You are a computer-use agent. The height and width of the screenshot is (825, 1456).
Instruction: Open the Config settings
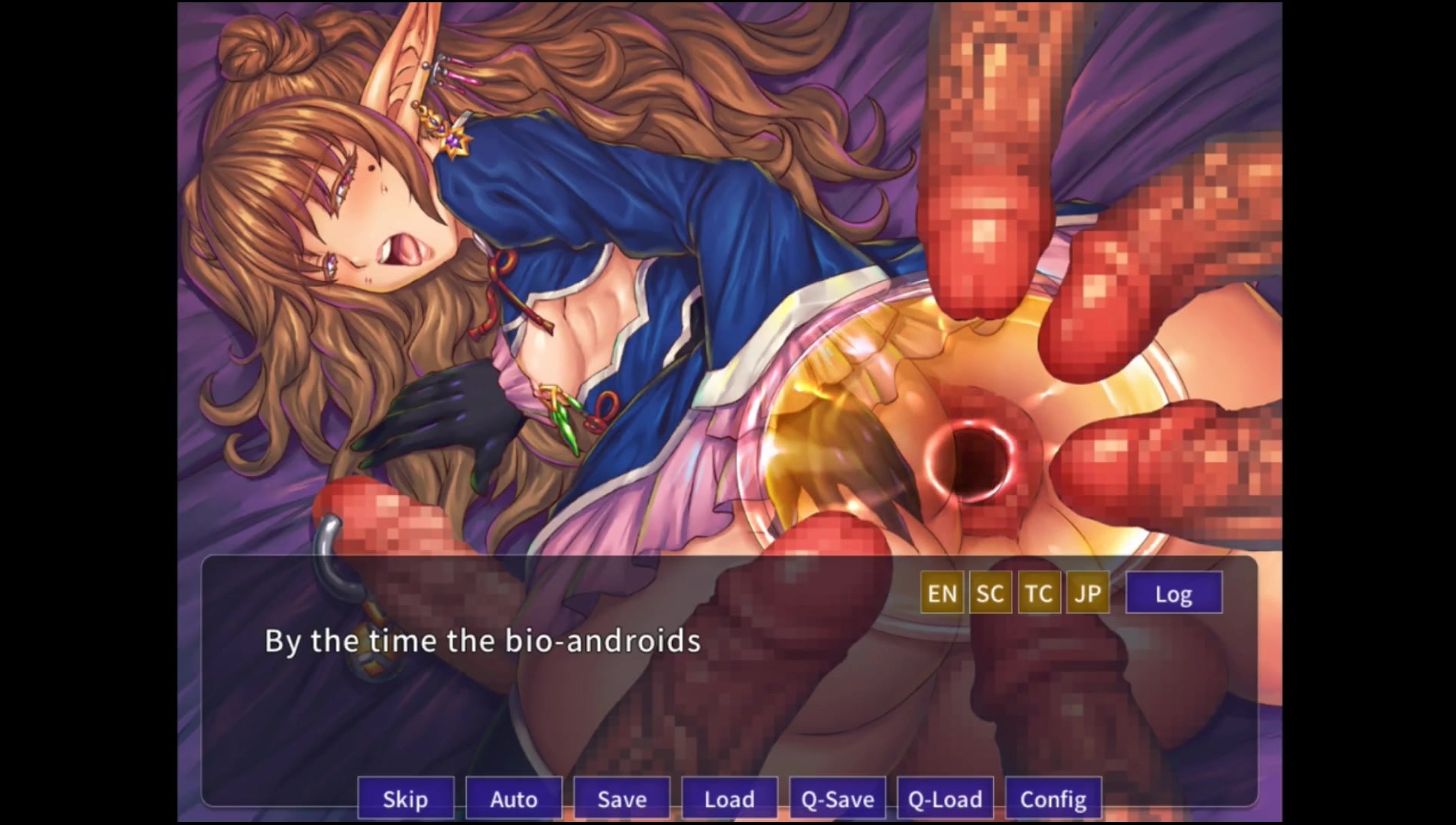pyautogui.click(x=1053, y=799)
